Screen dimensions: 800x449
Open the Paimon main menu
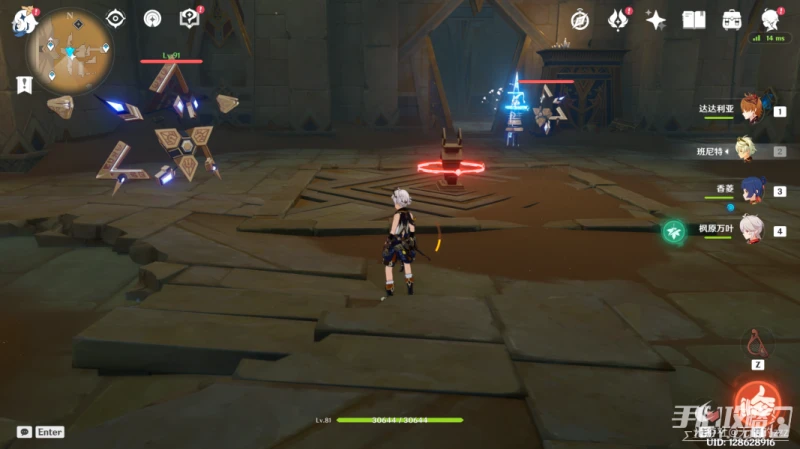coord(22,21)
